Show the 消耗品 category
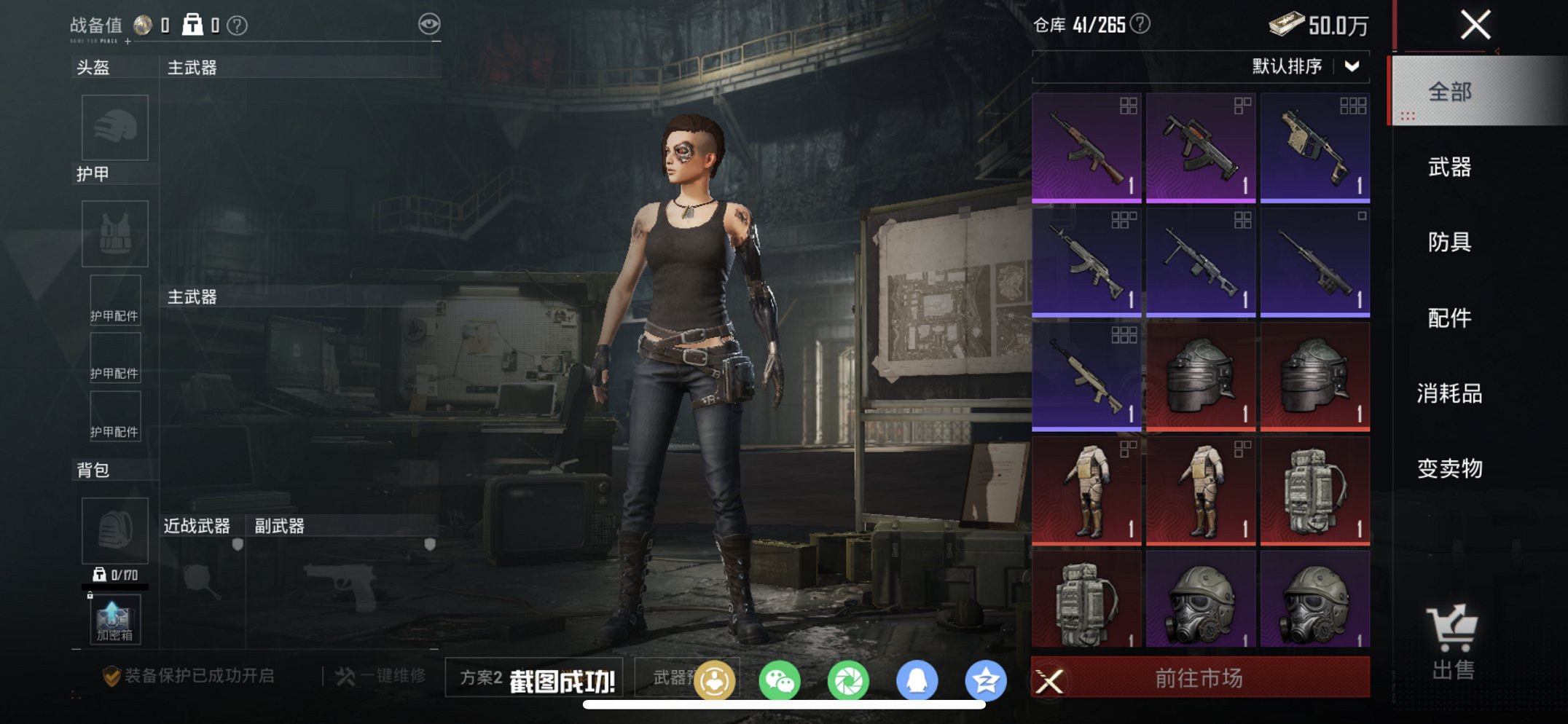The image size is (1568, 724). click(1449, 393)
